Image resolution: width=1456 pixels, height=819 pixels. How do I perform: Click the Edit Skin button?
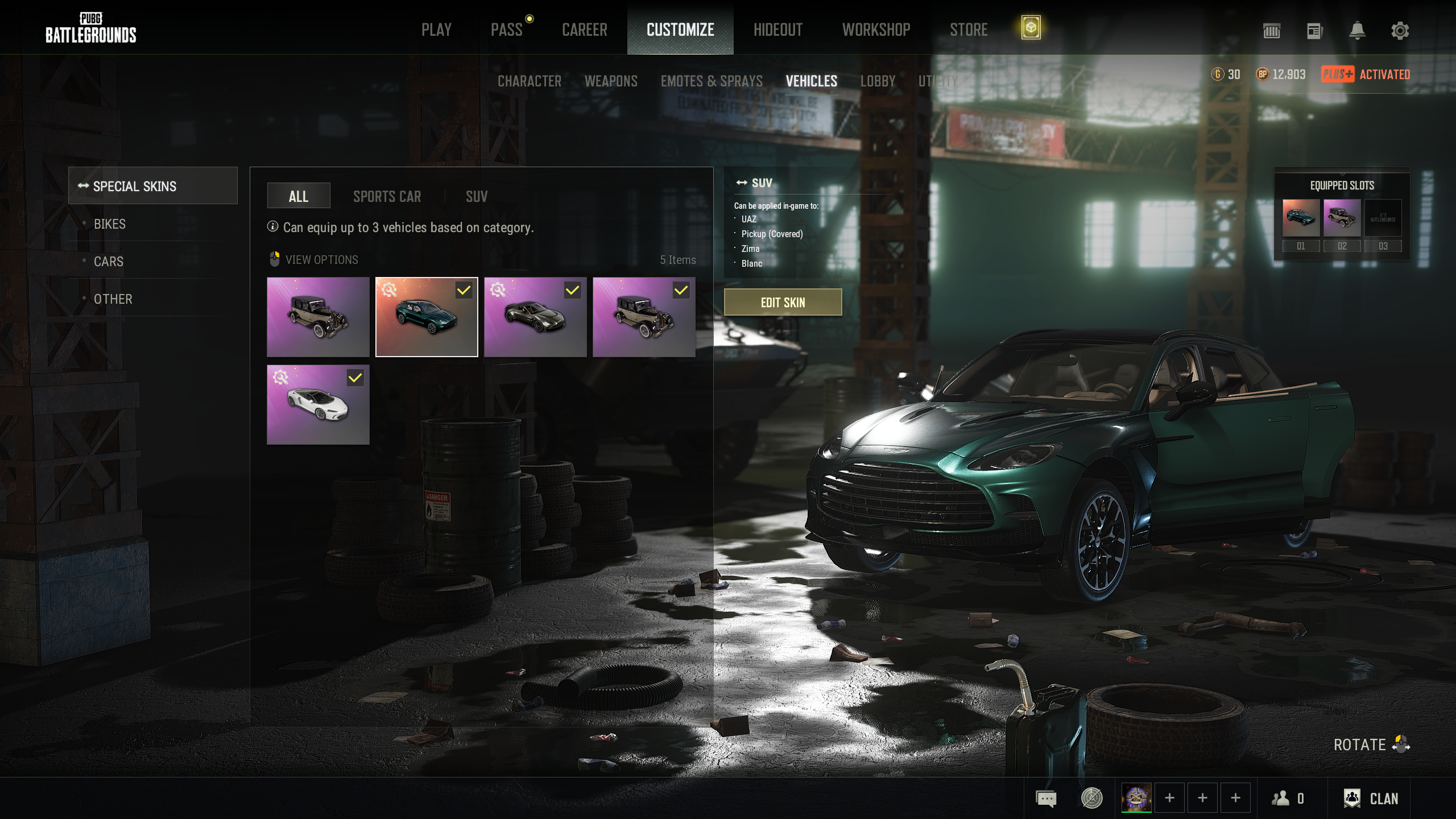click(x=783, y=303)
